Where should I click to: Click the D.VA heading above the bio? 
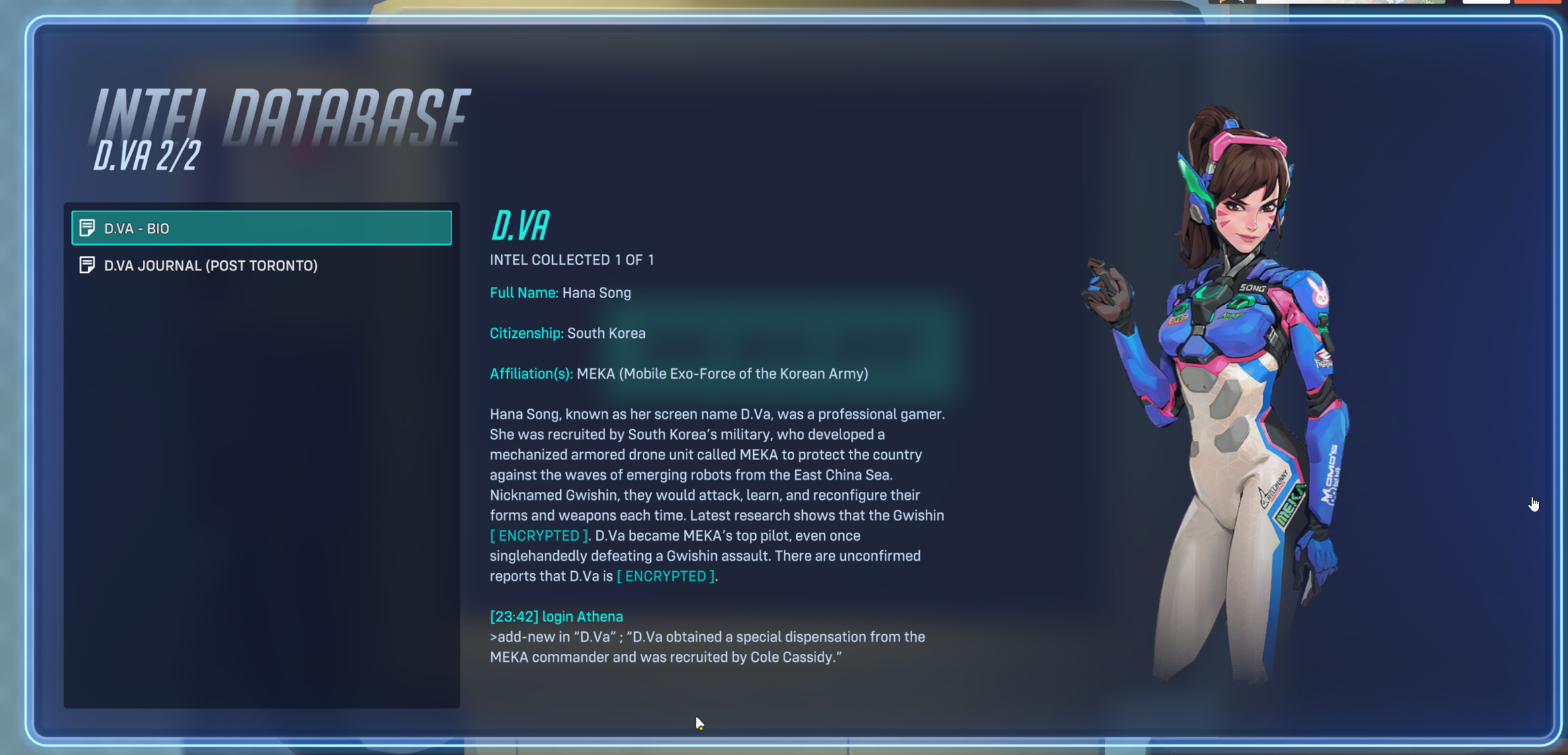pos(519,223)
